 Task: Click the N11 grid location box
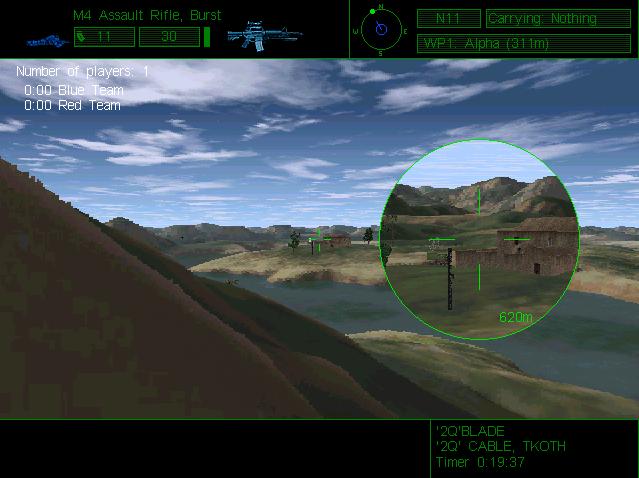tap(448, 18)
